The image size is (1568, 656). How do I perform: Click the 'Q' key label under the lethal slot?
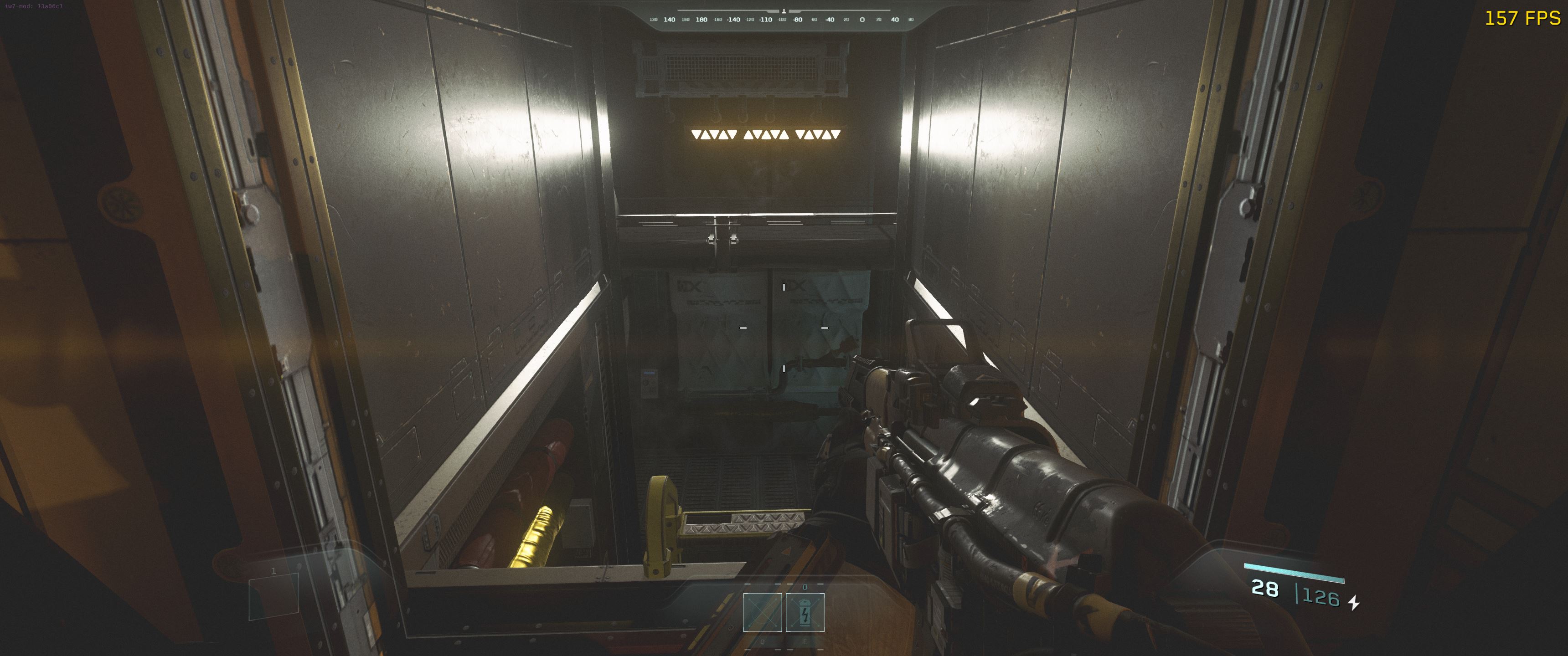[x=763, y=643]
